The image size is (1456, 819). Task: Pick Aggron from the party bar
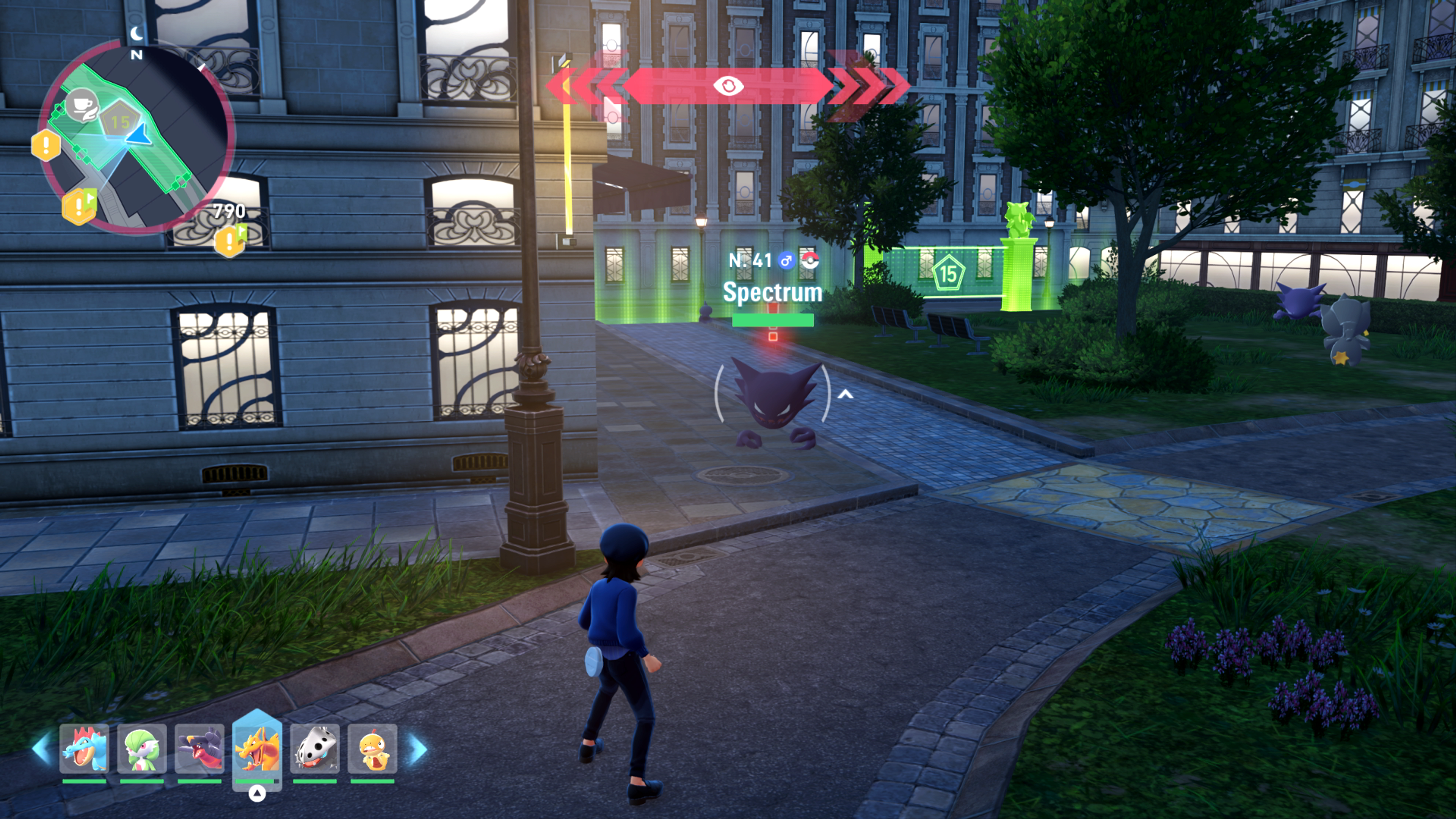click(x=315, y=748)
